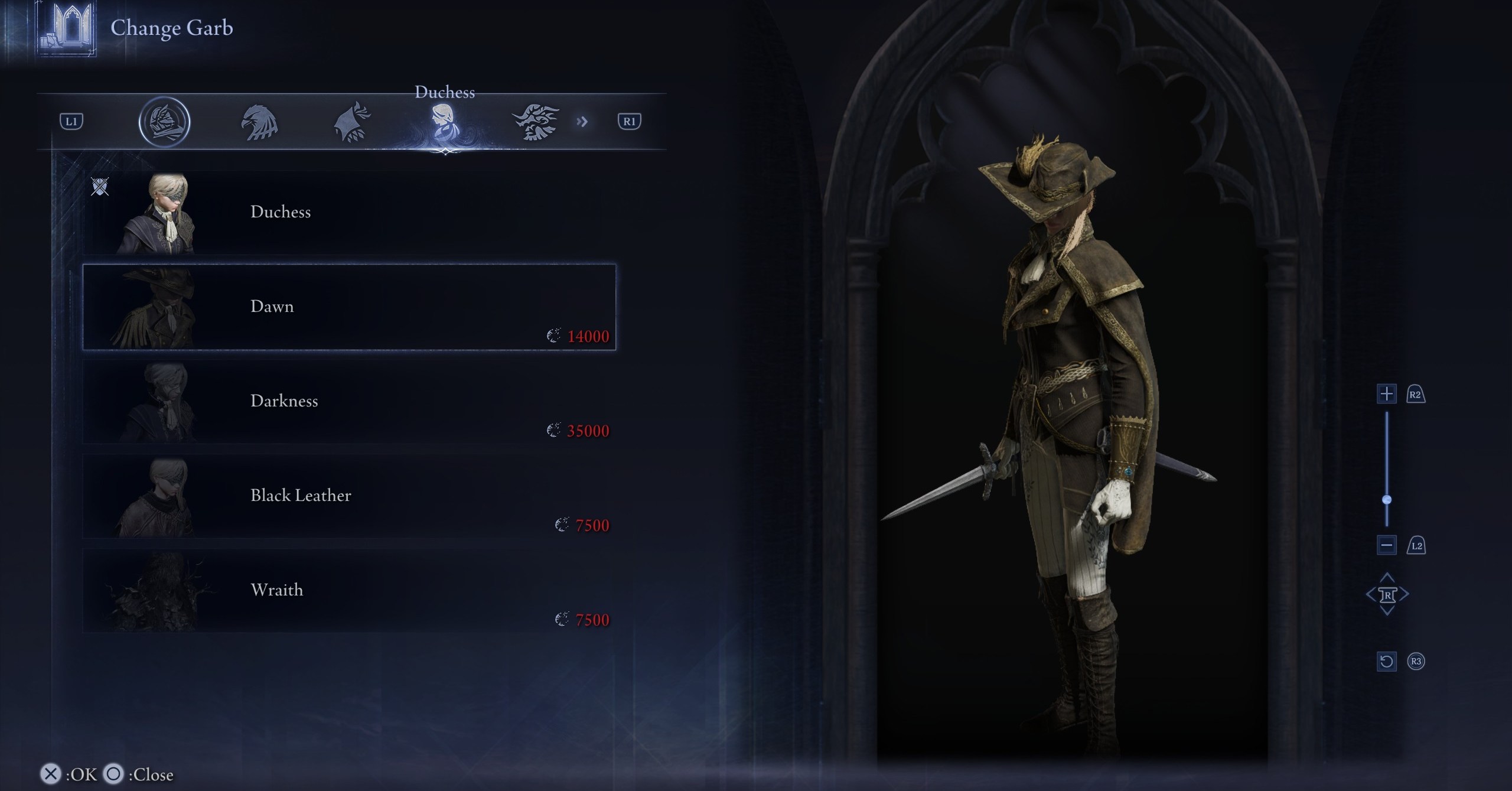Open the ornate beast crest tab
The height and width of the screenshot is (791, 1512).
coord(535,122)
